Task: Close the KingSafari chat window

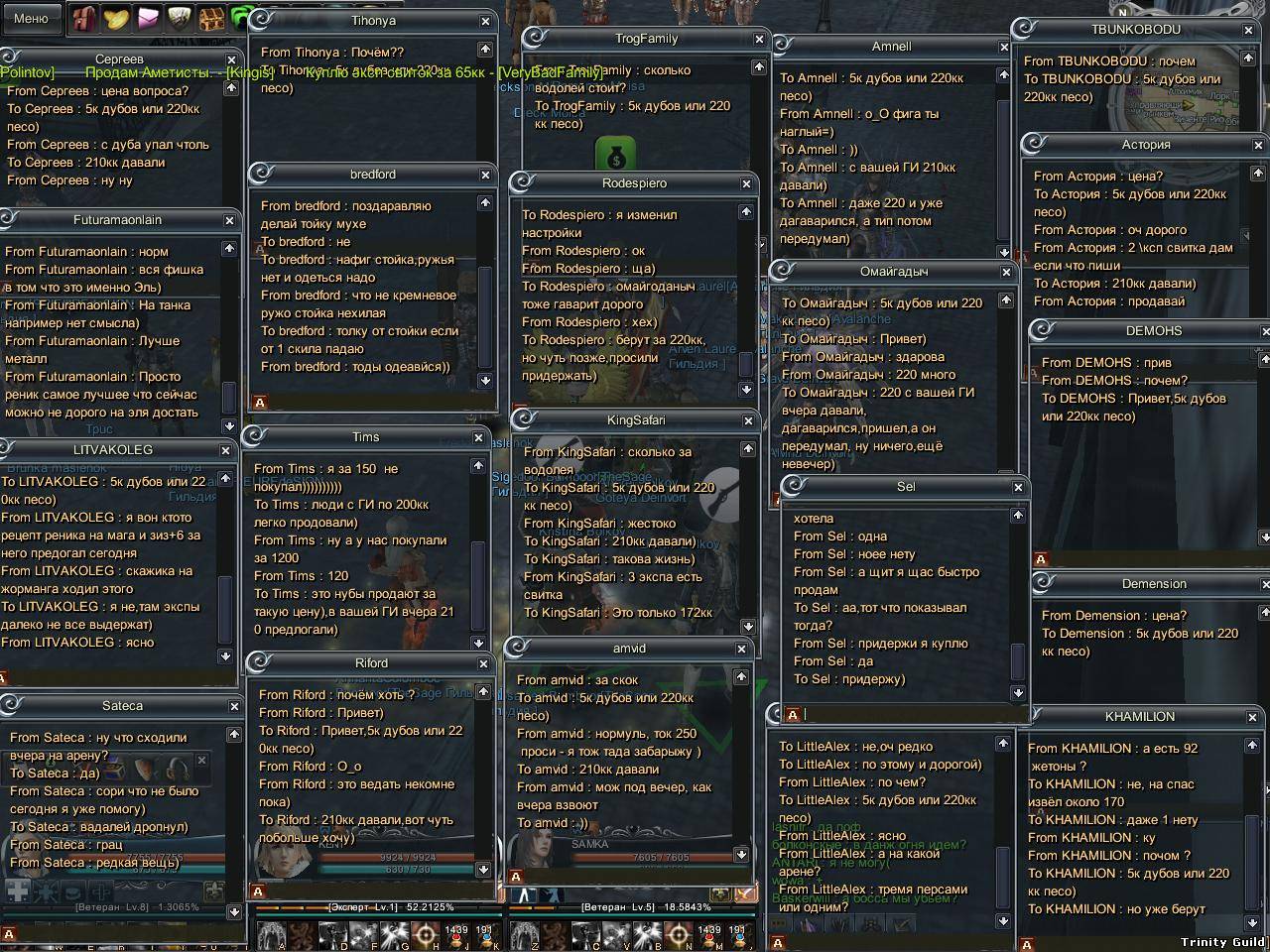Action: [748, 420]
